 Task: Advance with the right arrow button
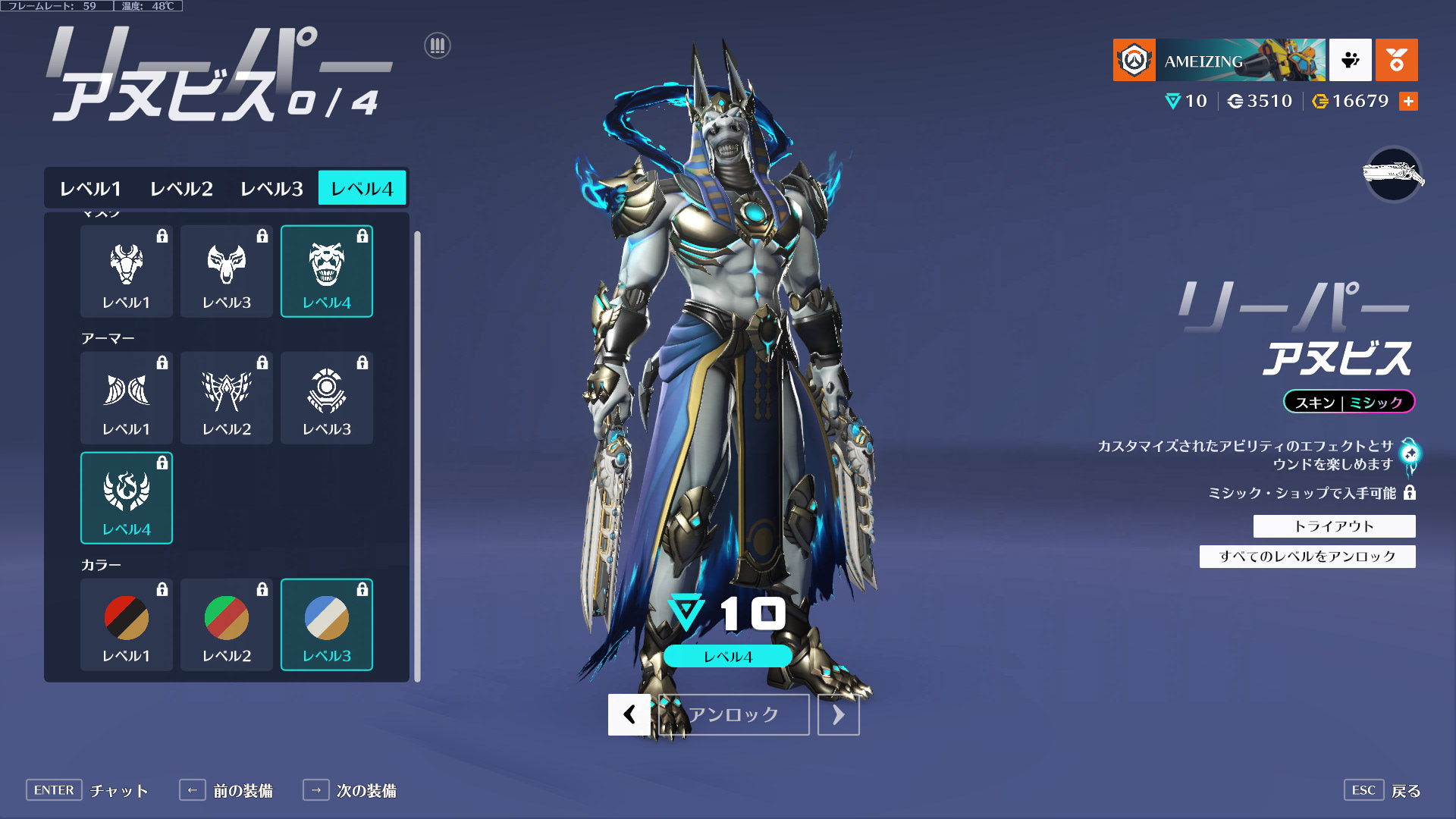point(838,714)
